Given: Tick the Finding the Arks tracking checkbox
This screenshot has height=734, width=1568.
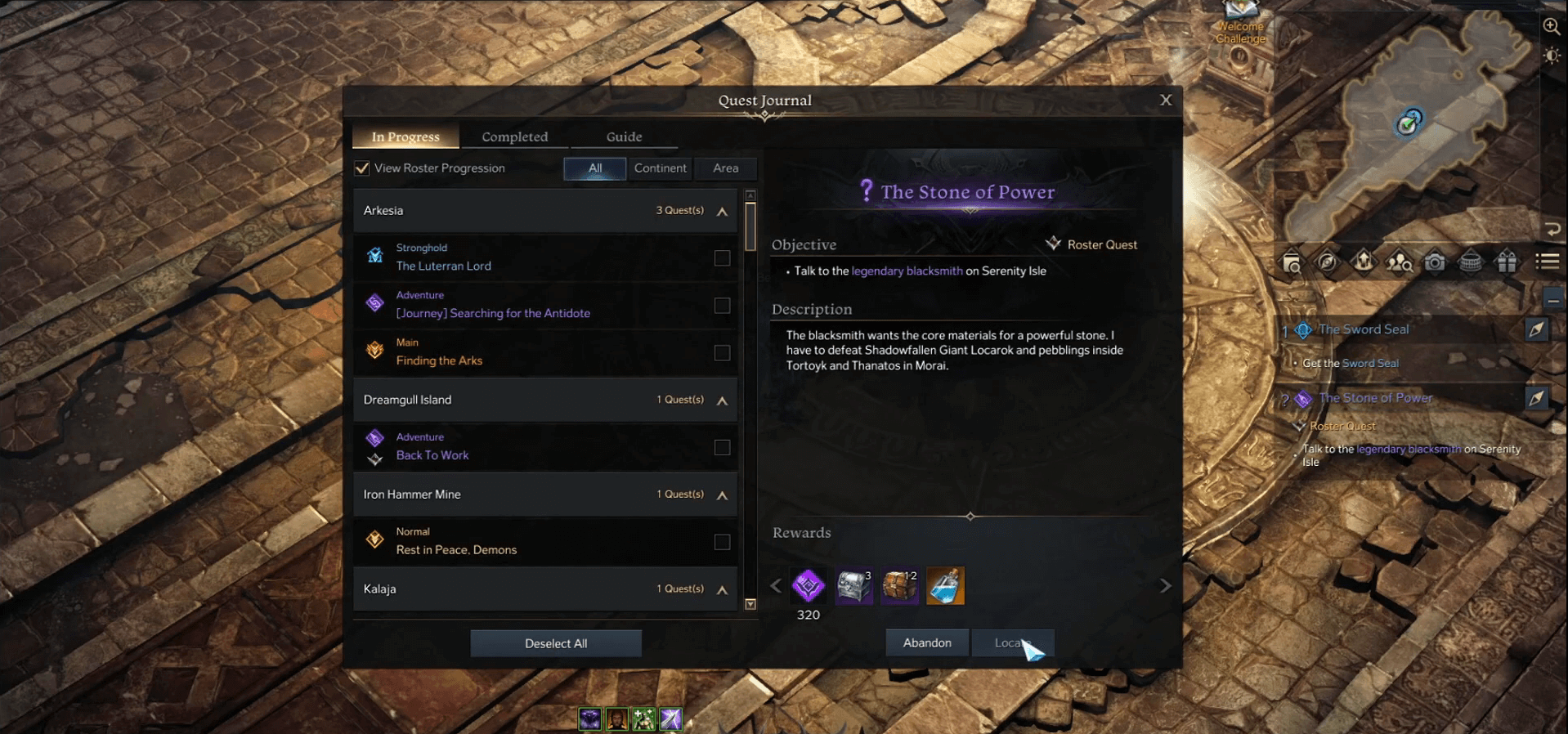Looking at the screenshot, I should coord(722,353).
